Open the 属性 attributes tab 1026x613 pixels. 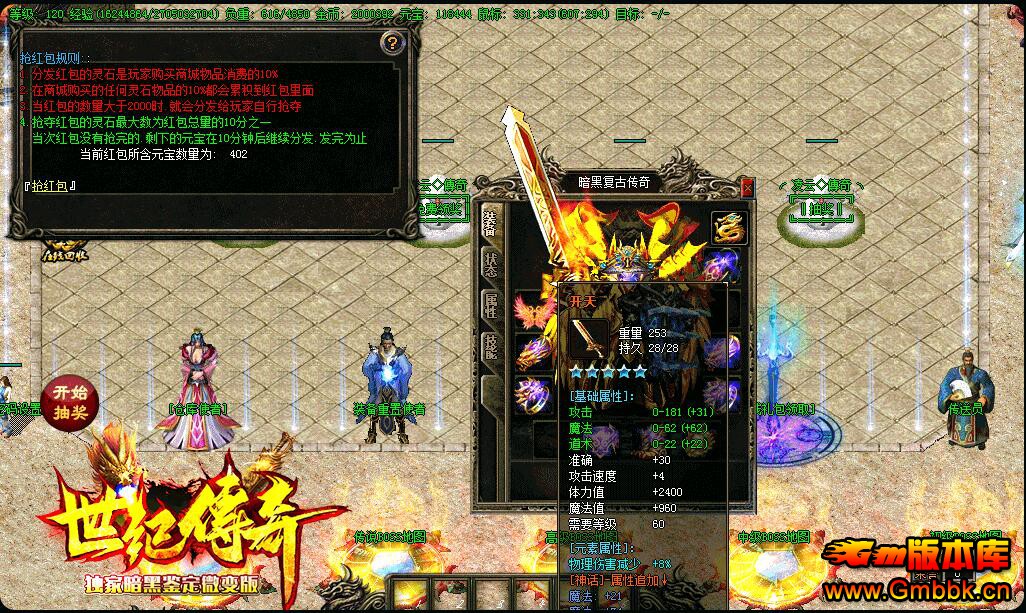click(490, 306)
